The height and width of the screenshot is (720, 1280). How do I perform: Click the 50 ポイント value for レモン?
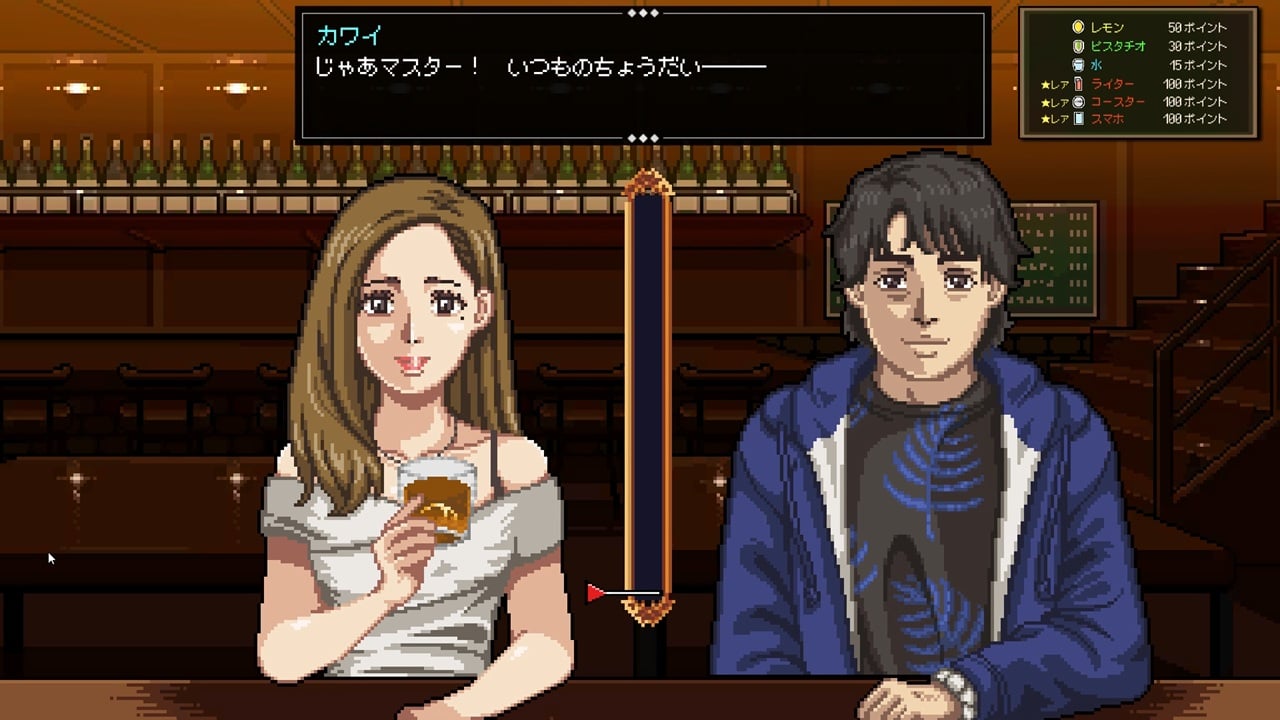coord(1198,28)
